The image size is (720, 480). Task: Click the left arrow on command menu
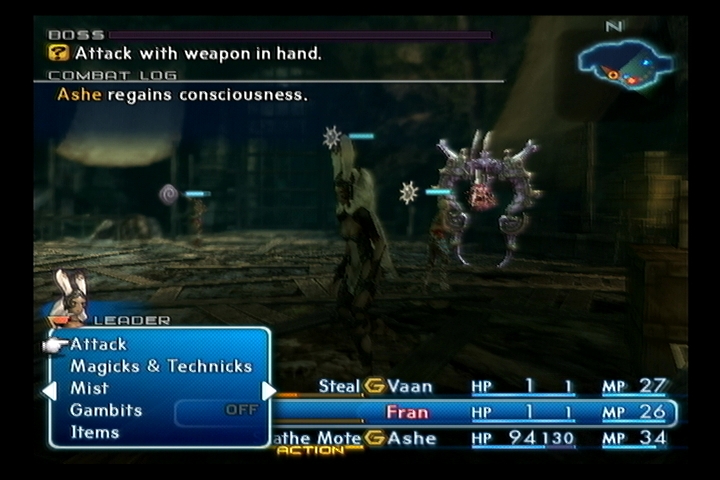pyautogui.click(x=48, y=391)
